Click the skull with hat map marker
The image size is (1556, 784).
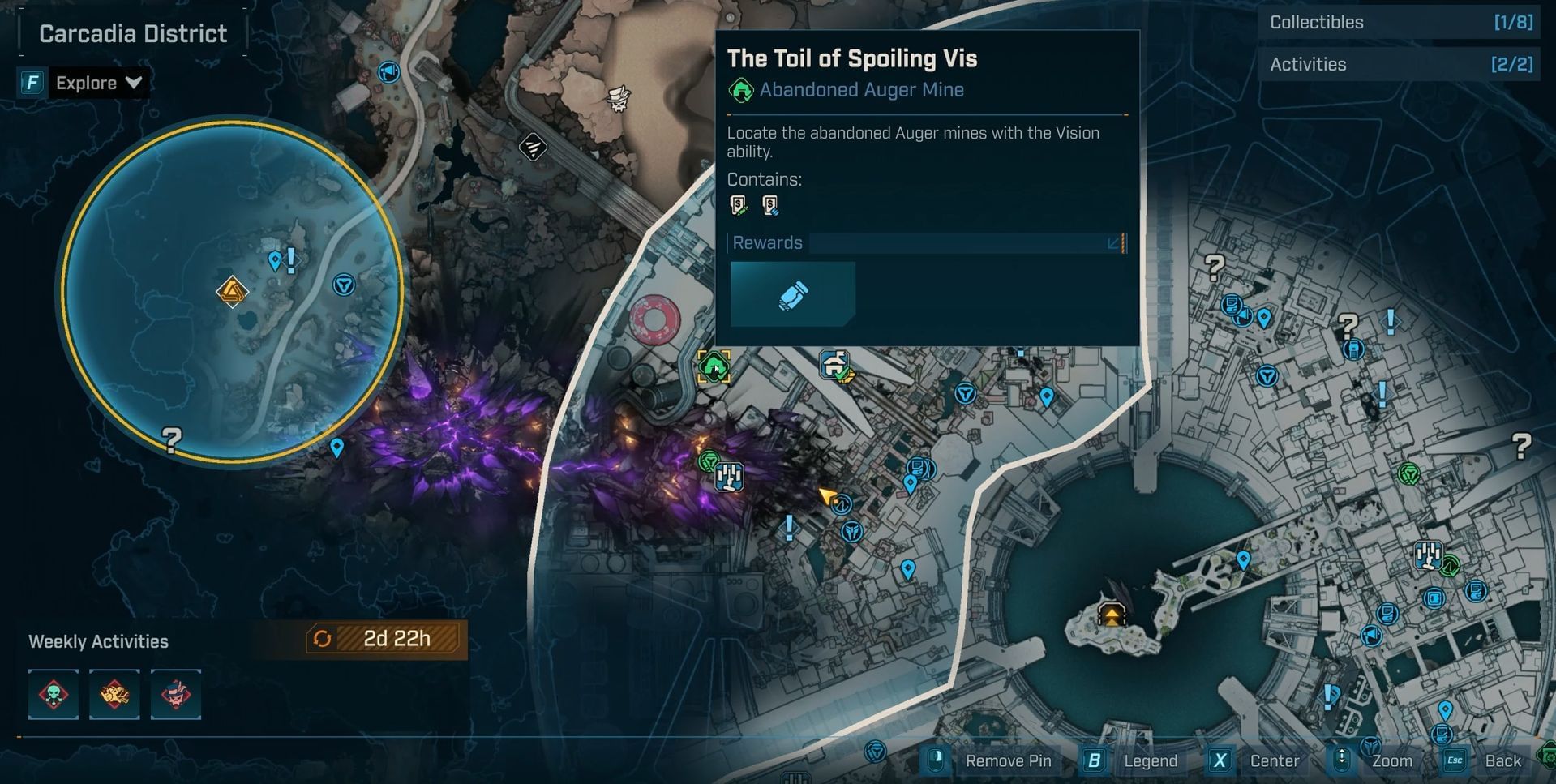[619, 98]
